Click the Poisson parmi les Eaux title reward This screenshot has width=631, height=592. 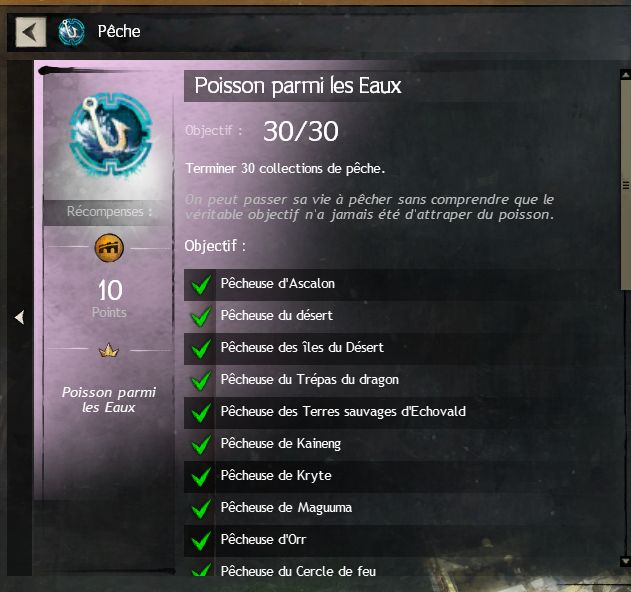point(108,399)
